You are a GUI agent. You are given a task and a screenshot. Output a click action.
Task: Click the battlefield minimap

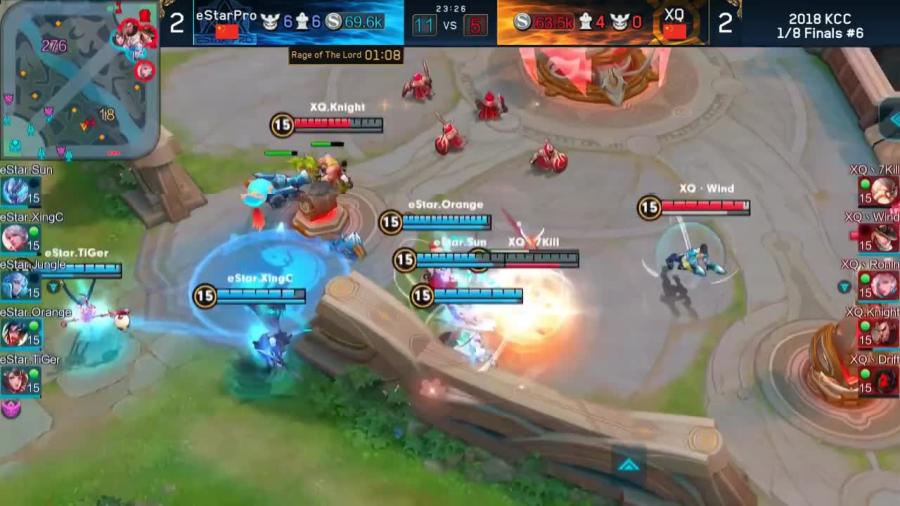pyautogui.click(x=78, y=80)
